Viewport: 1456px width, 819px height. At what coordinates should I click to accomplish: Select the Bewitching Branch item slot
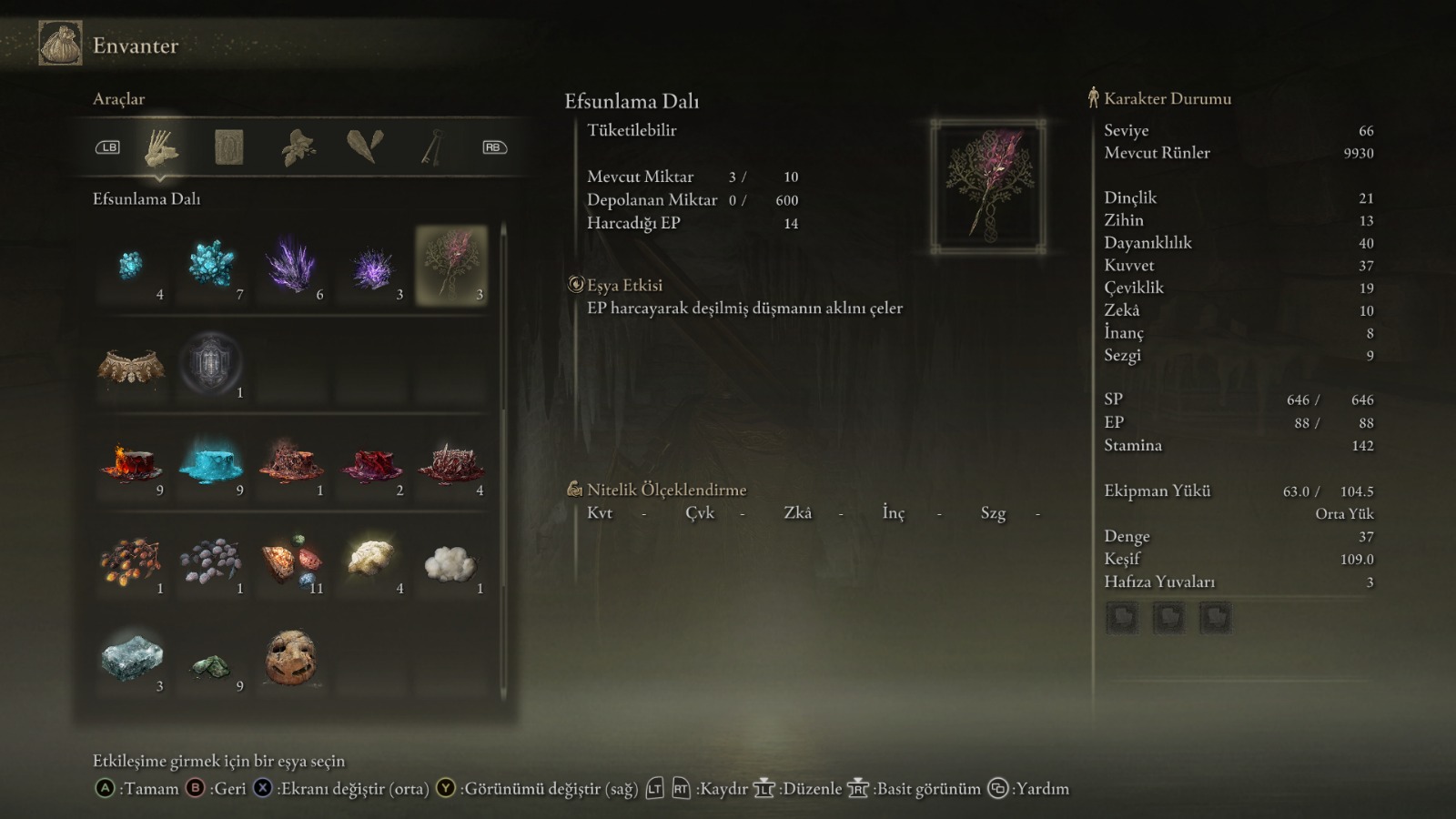[x=451, y=266]
